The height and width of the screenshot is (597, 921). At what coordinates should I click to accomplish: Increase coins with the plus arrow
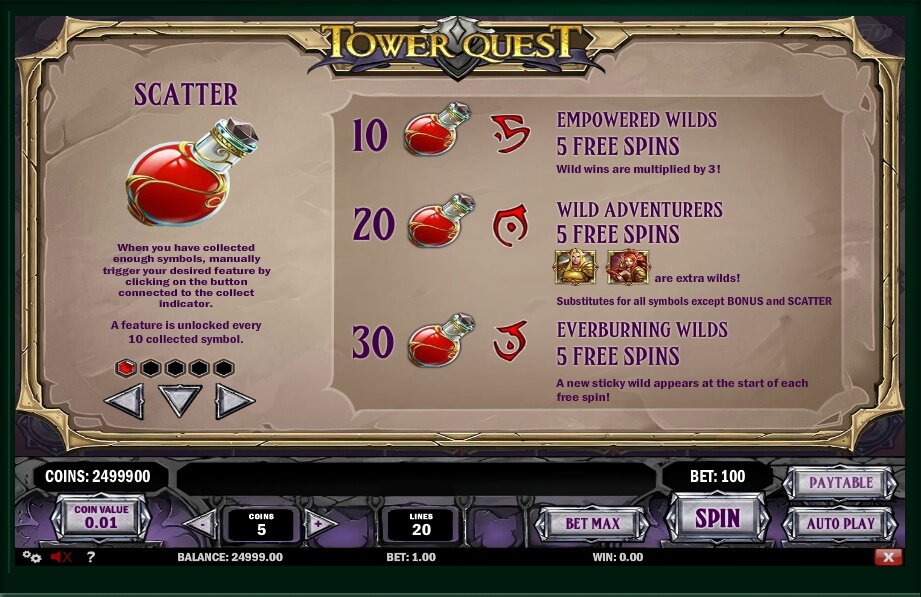point(320,524)
